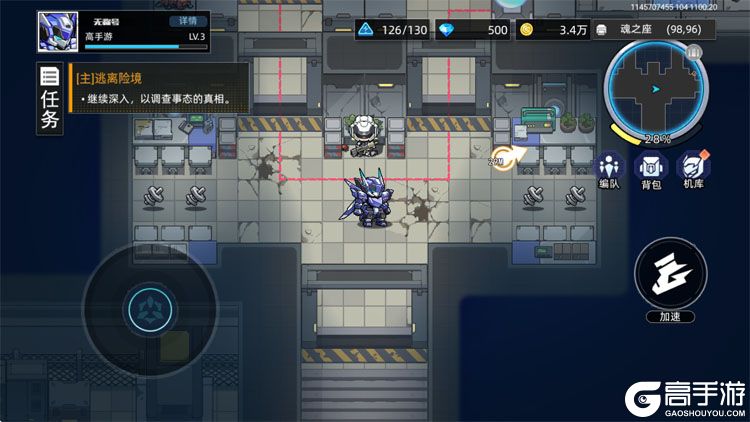
Task: Open the 机库 hangar menu
Action: click(693, 170)
